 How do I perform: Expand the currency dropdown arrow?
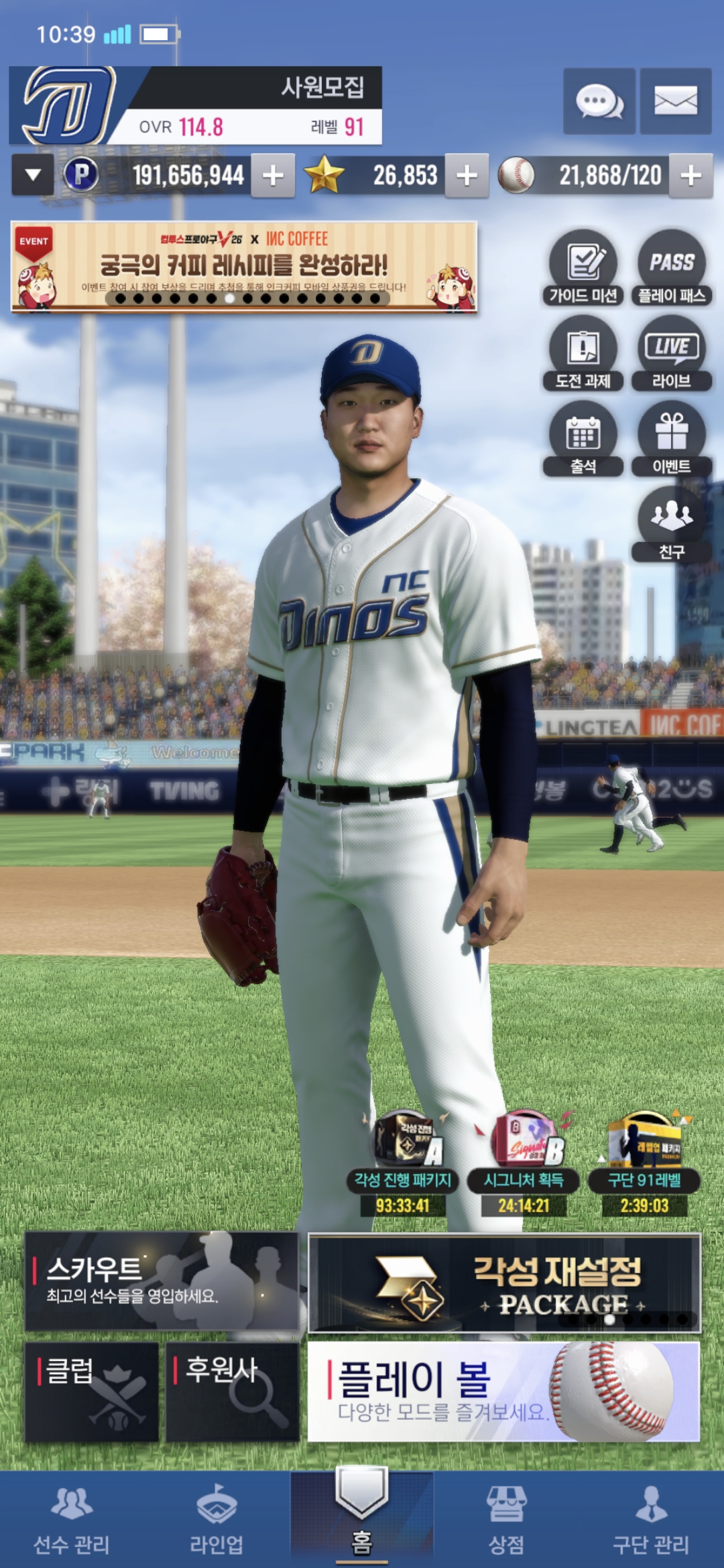pyautogui.click(x=33, y=176)
